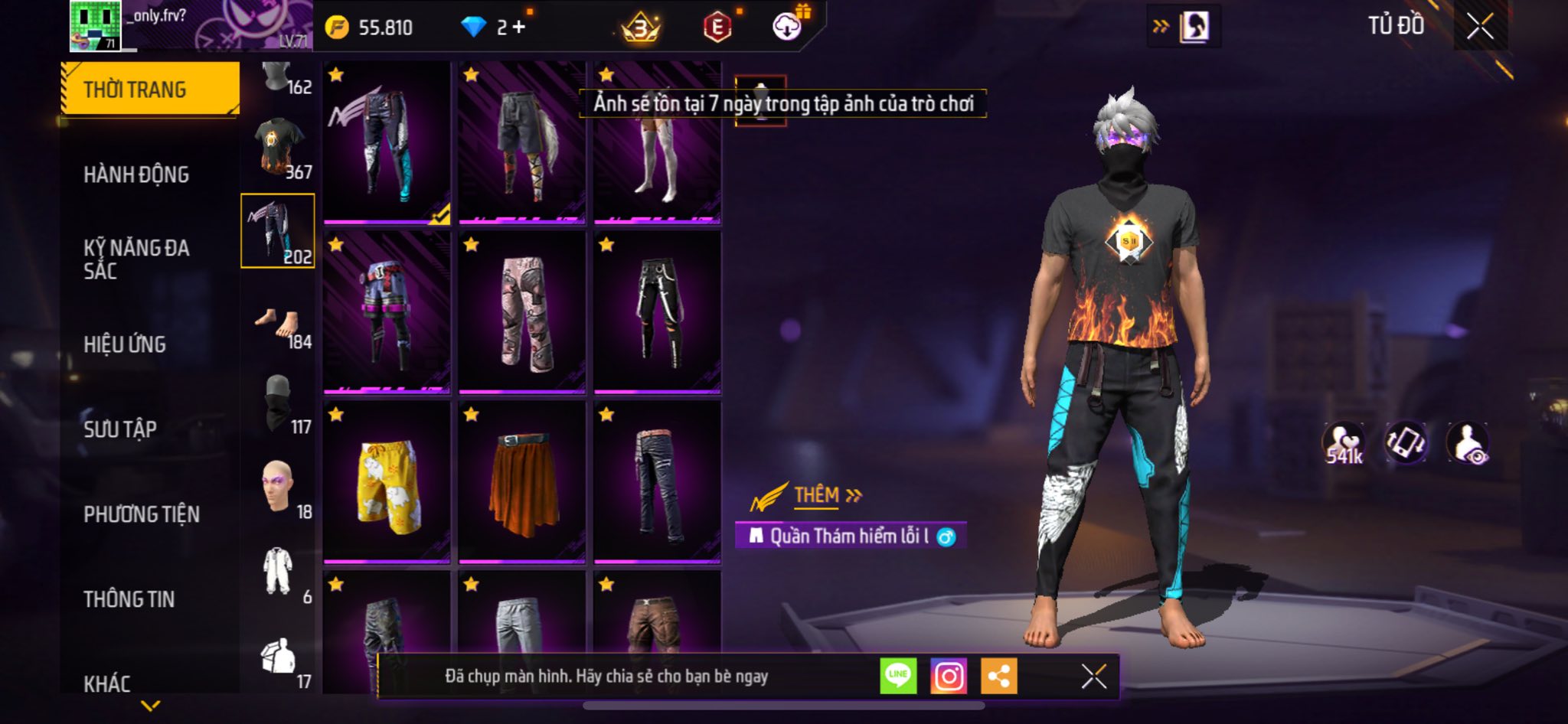Image resolution: width=1568 pixels, height=724 pixels.
Task: Open the black face mask category
Action: coord(279,403)
